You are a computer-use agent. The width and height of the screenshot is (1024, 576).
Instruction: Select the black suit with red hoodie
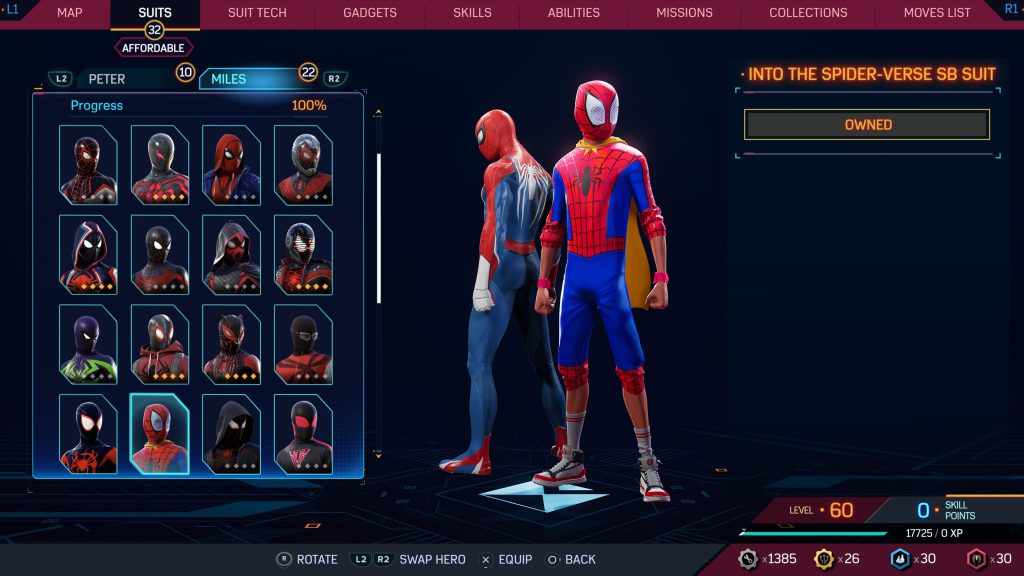tap(159, 345)
